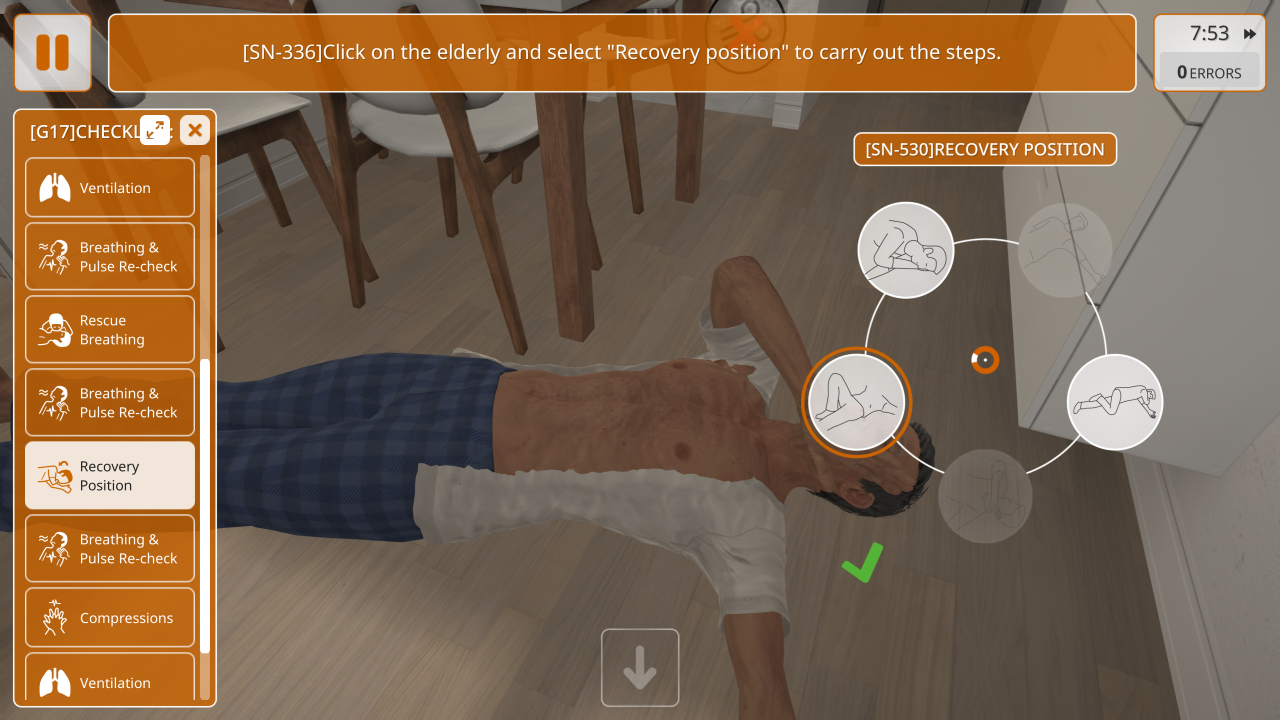This screenshot has height=720, width=1280.
Task: Choose the Recovery Position checklist step
Action: [x=110, y=476]
